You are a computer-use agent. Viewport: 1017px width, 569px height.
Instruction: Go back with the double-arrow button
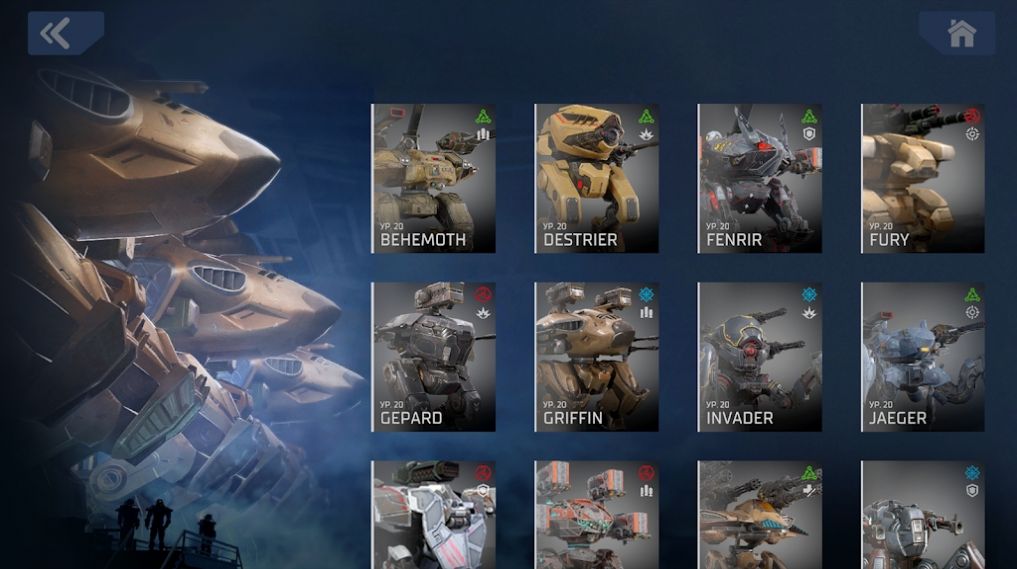point(65,33)
